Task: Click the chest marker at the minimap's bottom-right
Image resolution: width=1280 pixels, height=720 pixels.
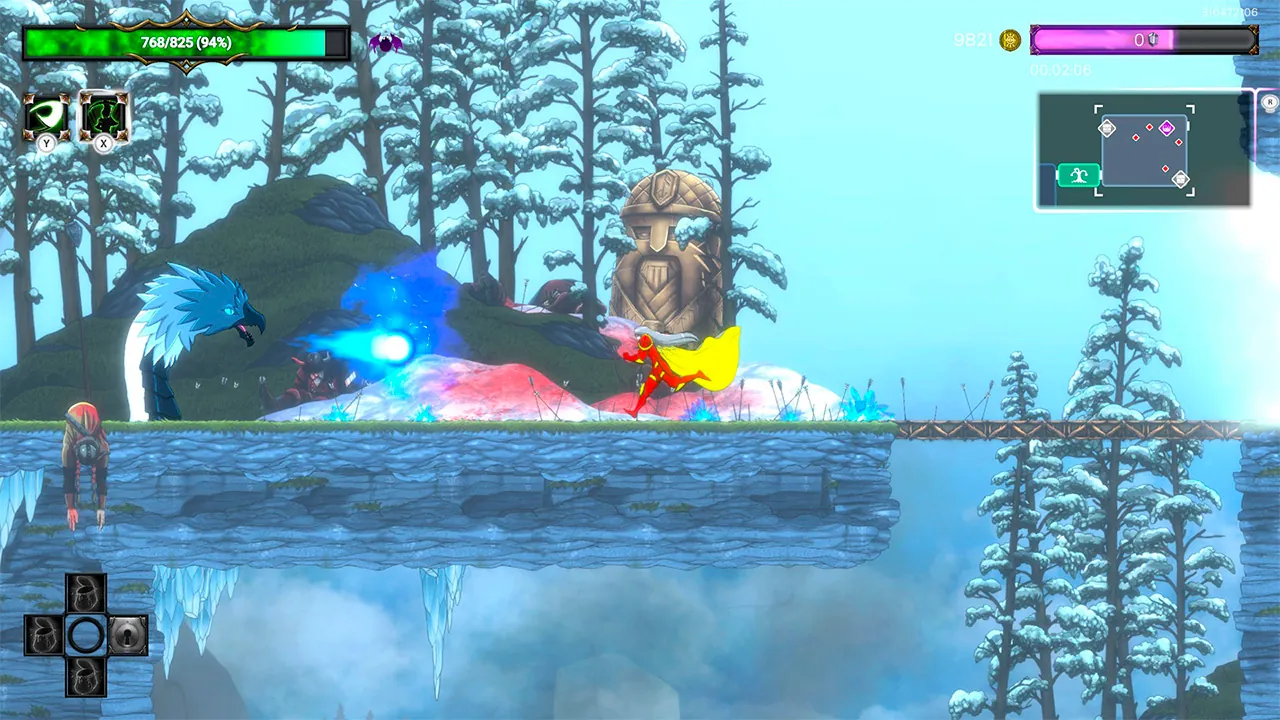Action: click(x=1181, y=179)
